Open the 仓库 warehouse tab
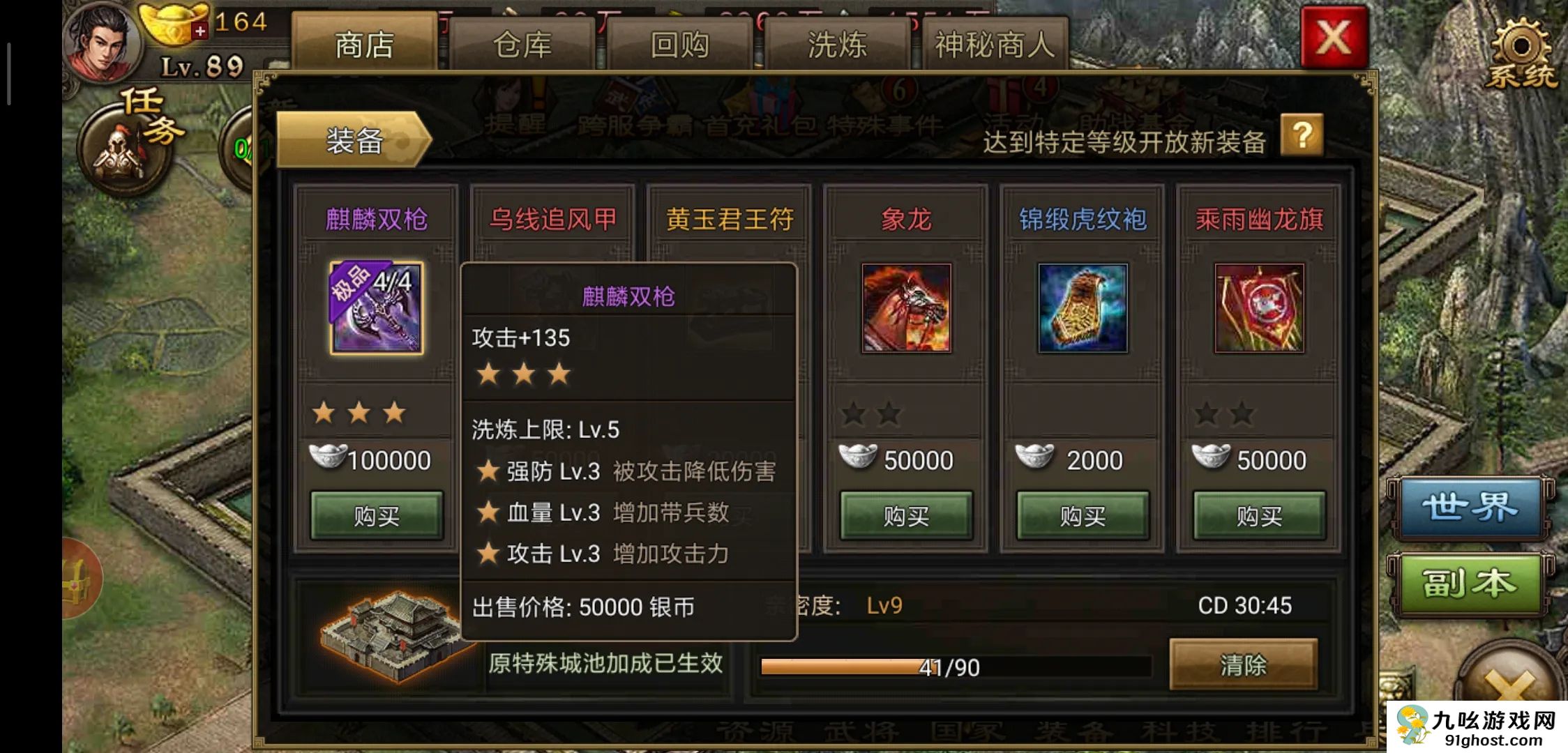 point(522,45)
